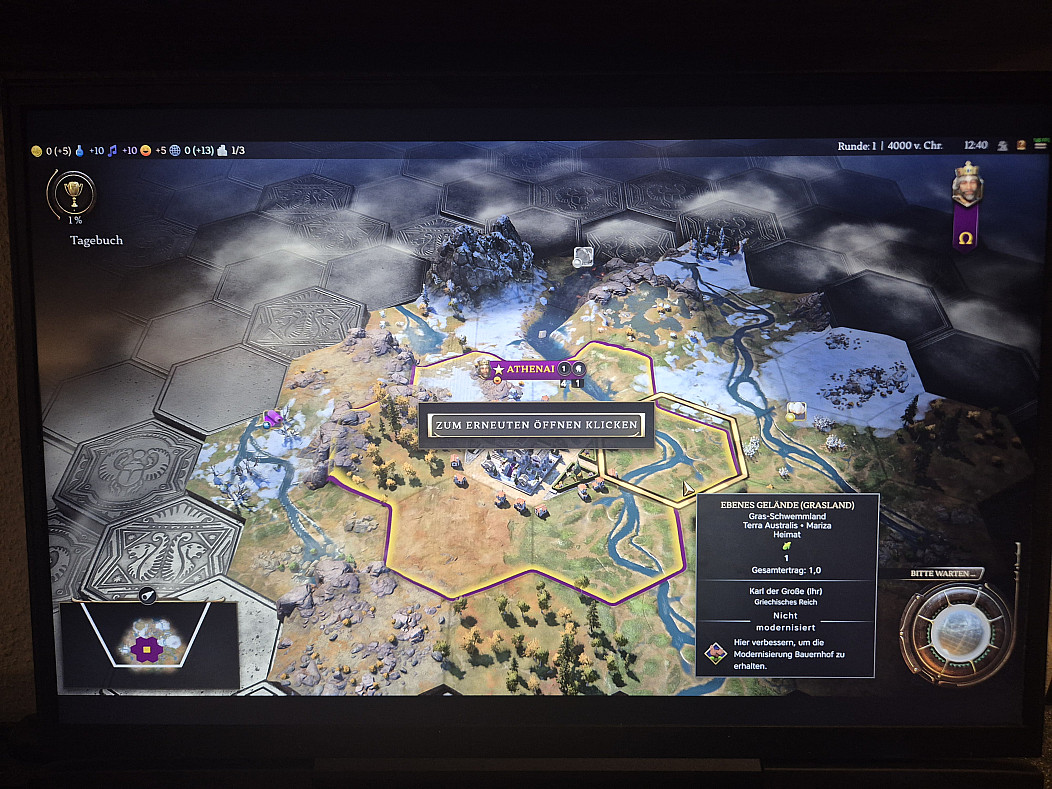Click the happiness face yield icon
This screenshot has height=789, width=1052.
coord(146,151)
